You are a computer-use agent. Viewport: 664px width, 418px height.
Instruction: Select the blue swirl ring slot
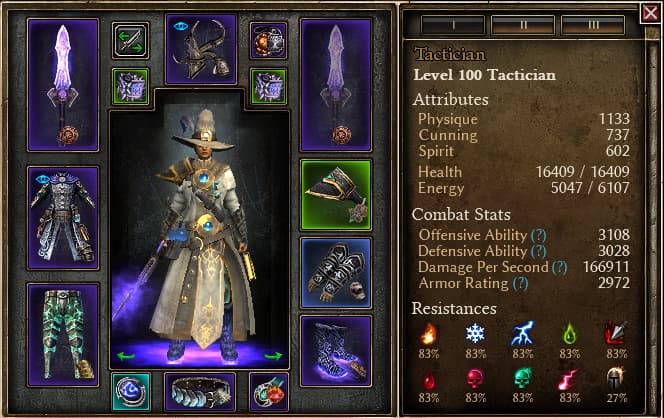[x=131, y=392]
